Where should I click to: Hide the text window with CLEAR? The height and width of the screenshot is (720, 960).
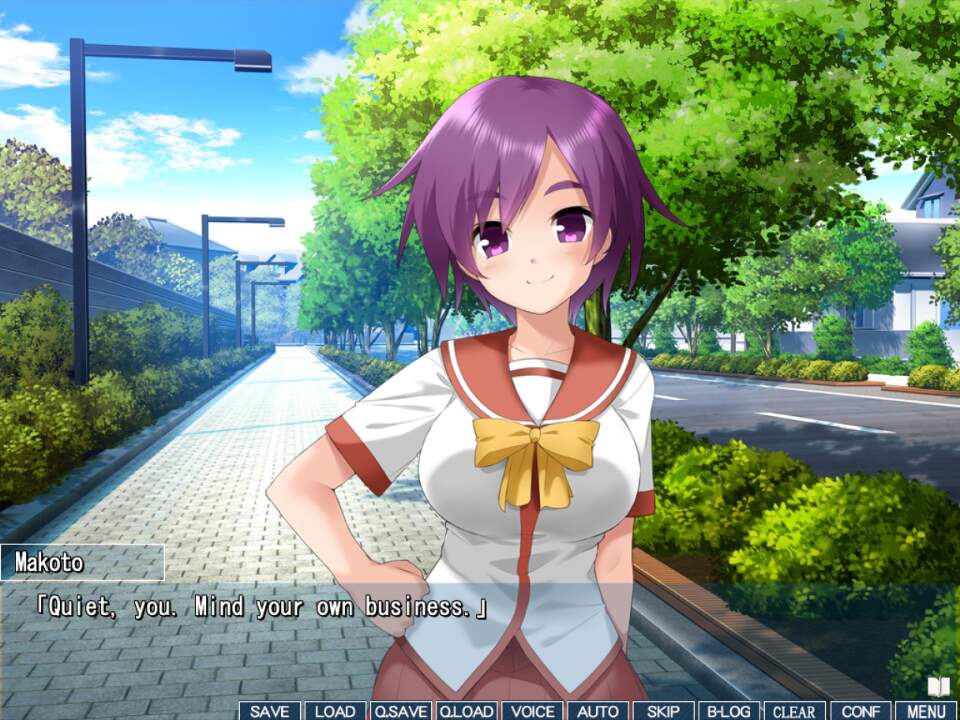pos(795,711)
